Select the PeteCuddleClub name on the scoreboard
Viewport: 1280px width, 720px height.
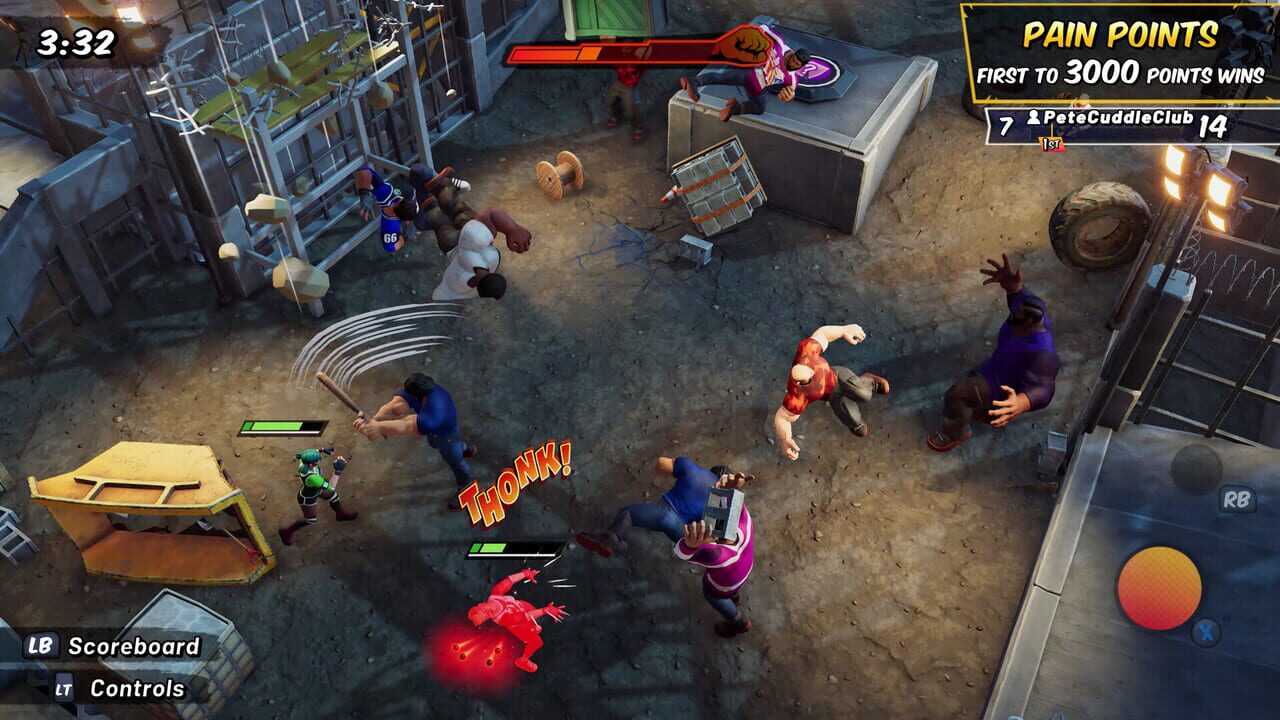click(x=1118, y=117)
